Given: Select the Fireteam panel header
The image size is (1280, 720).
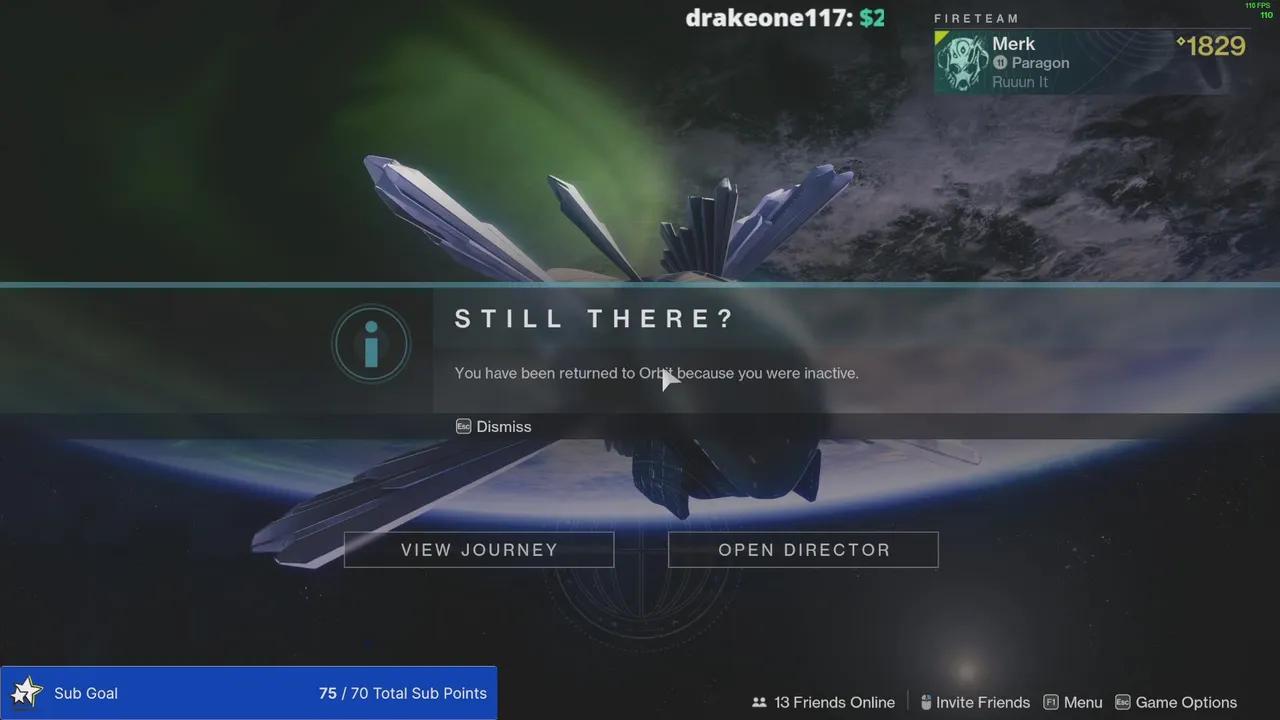Looking at the screenshot, I should pos(977,18).
